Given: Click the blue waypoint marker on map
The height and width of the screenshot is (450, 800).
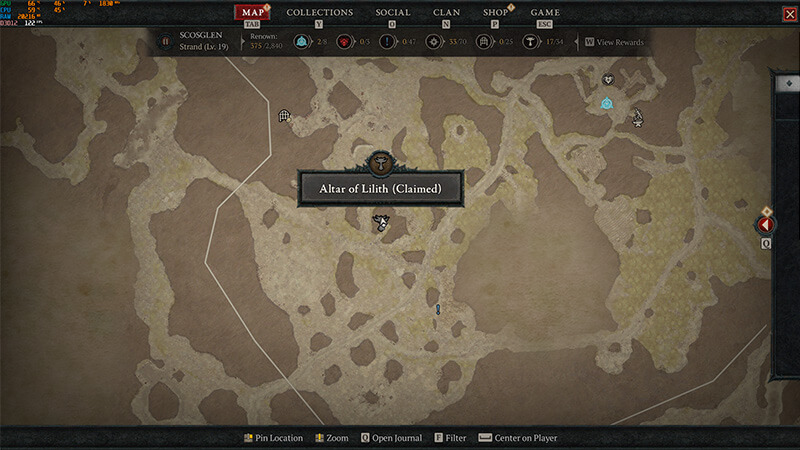Looking at the screenshot, I should (x=606, y=103).
